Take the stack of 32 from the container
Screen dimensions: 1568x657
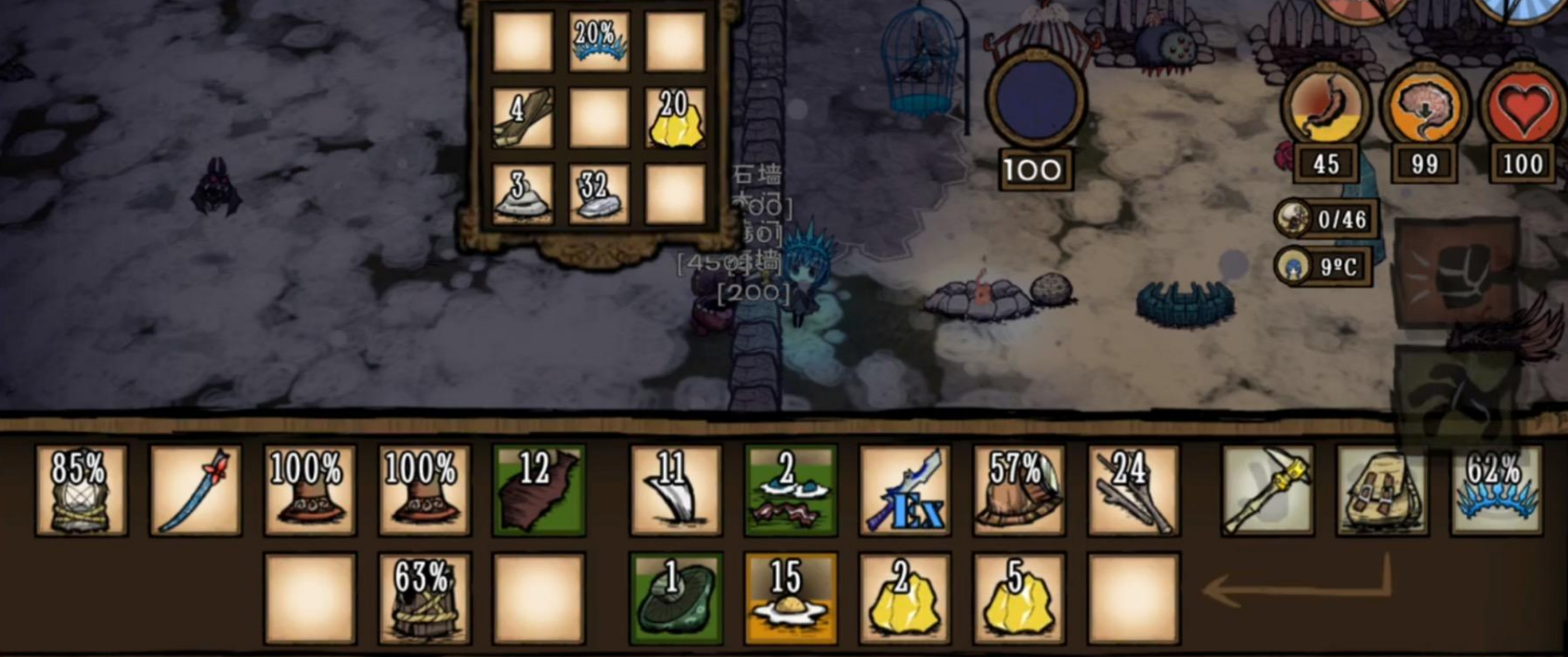coord(599,195)
